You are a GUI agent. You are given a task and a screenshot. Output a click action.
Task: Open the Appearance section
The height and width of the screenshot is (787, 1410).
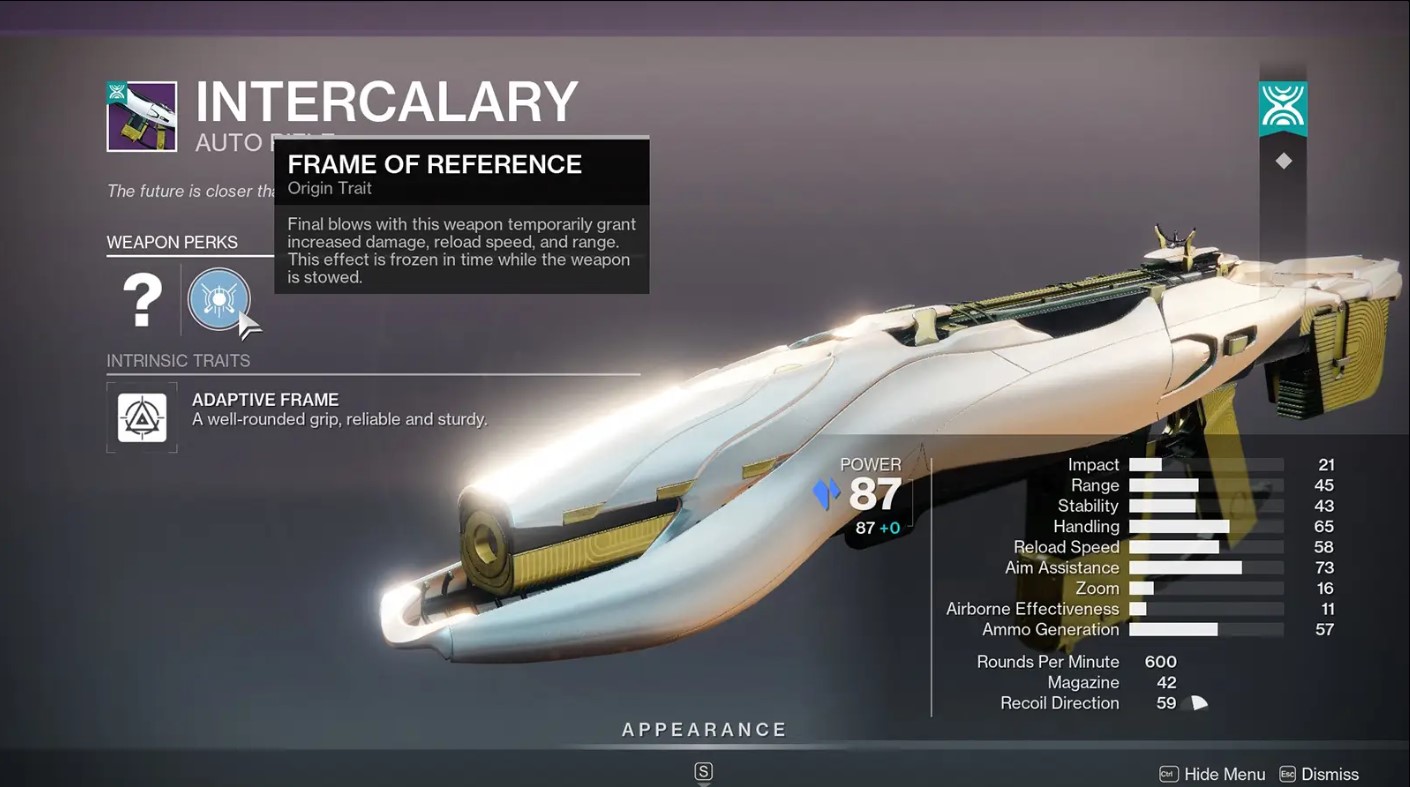pyautogui.click(x=704, y=730)
